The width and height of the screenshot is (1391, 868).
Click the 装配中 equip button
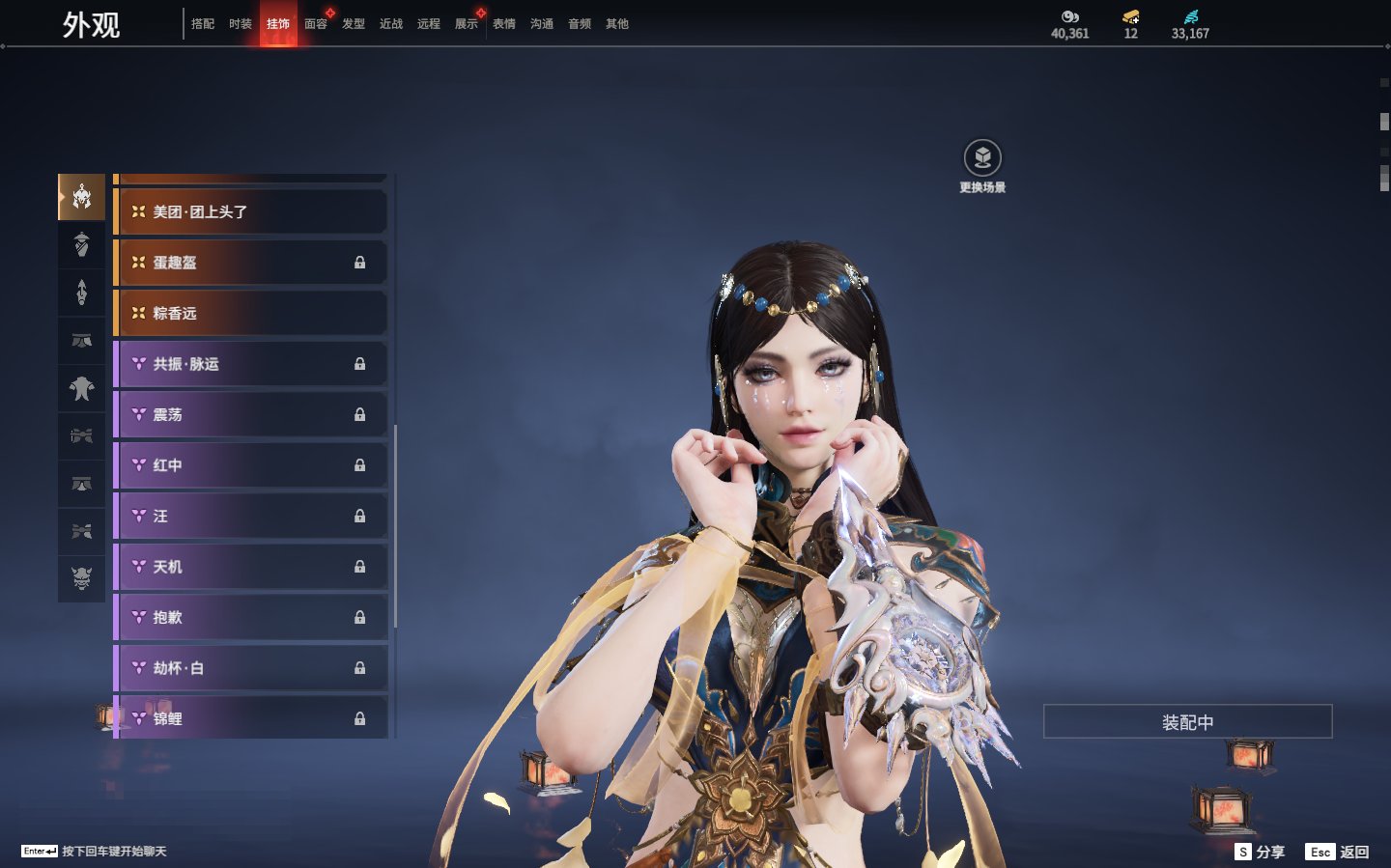point(1187,722)
